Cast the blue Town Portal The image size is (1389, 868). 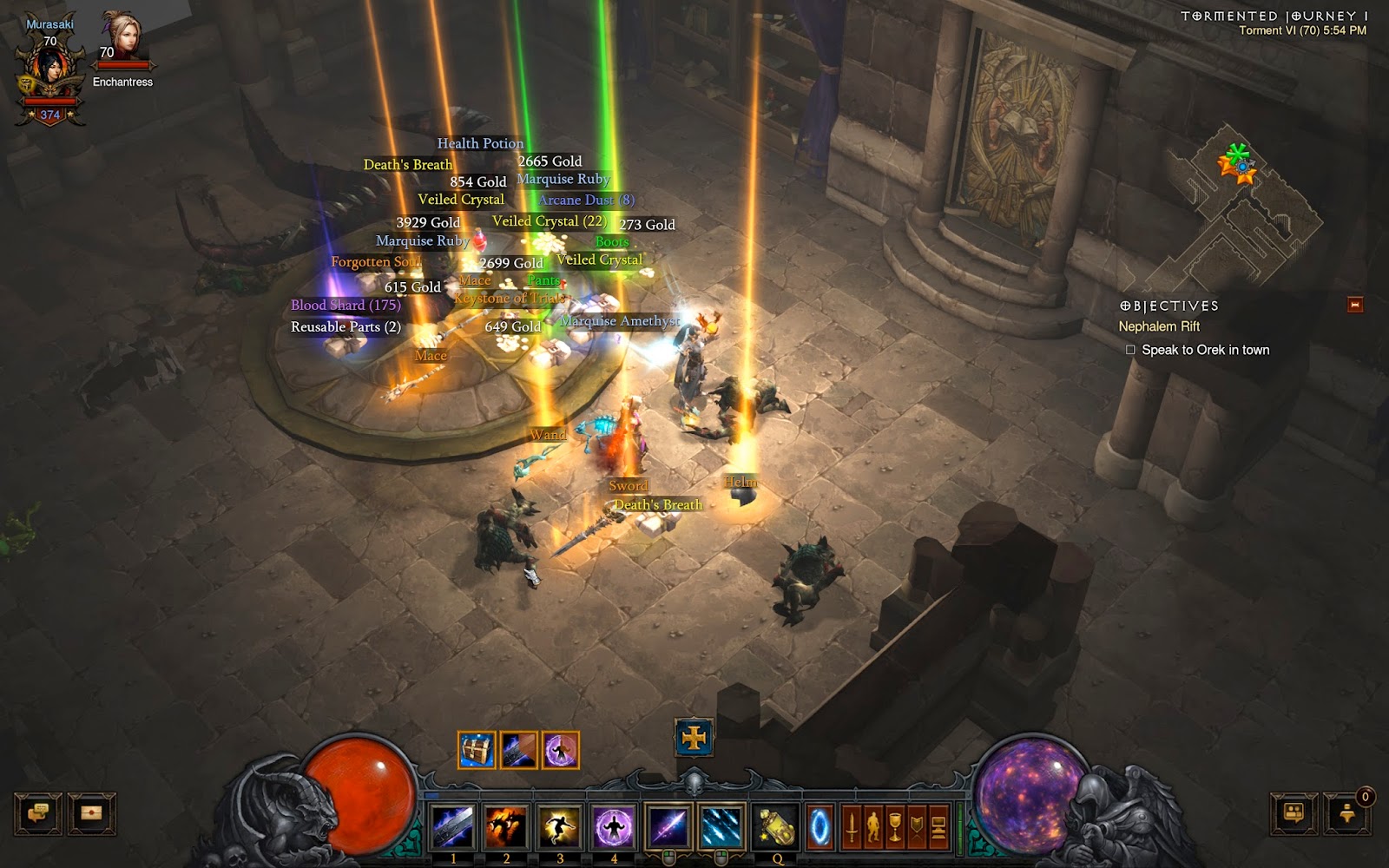point(820,827)
